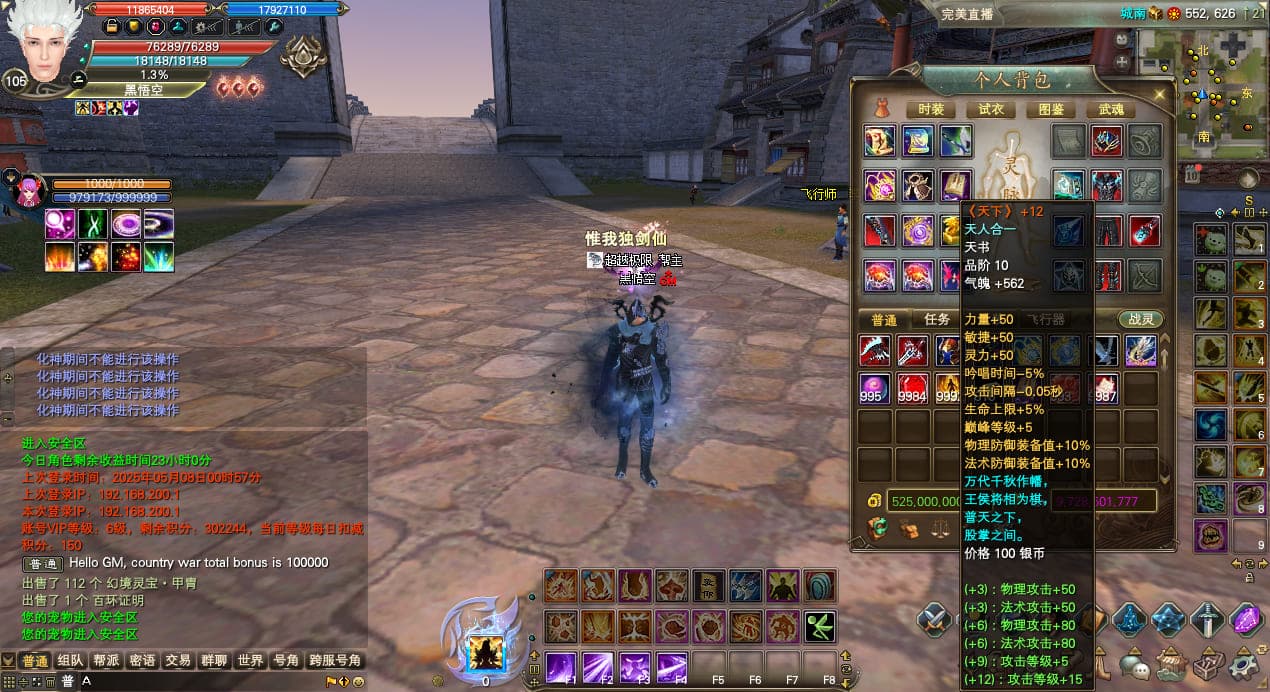Viewport: 1270px width, 692px height.
Task: Switch chat to the 世界 channel
Action: click(250, 661)
